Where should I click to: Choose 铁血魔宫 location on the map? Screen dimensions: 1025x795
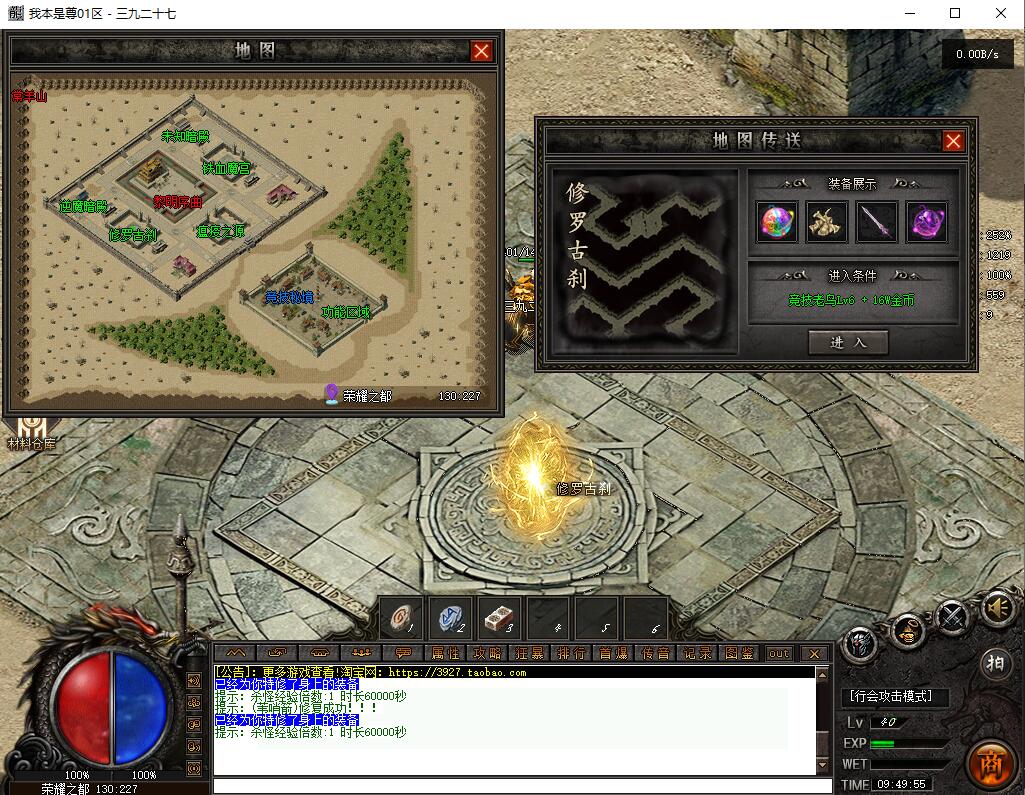click(x=226, y=168)
